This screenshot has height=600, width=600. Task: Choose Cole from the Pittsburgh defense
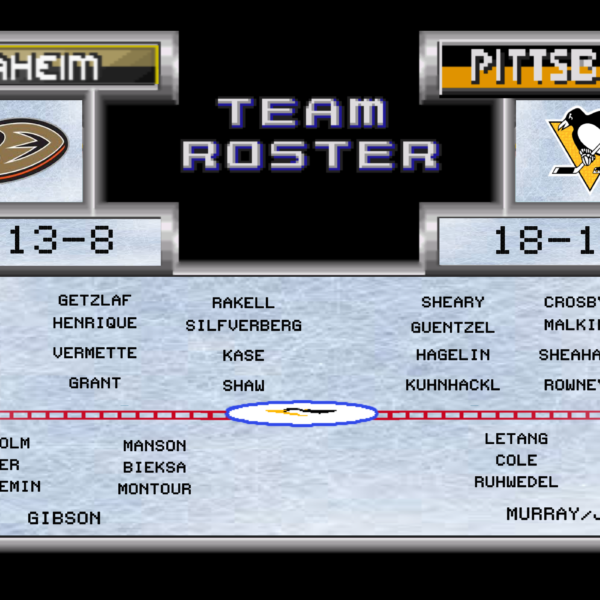tap(516, 460)
